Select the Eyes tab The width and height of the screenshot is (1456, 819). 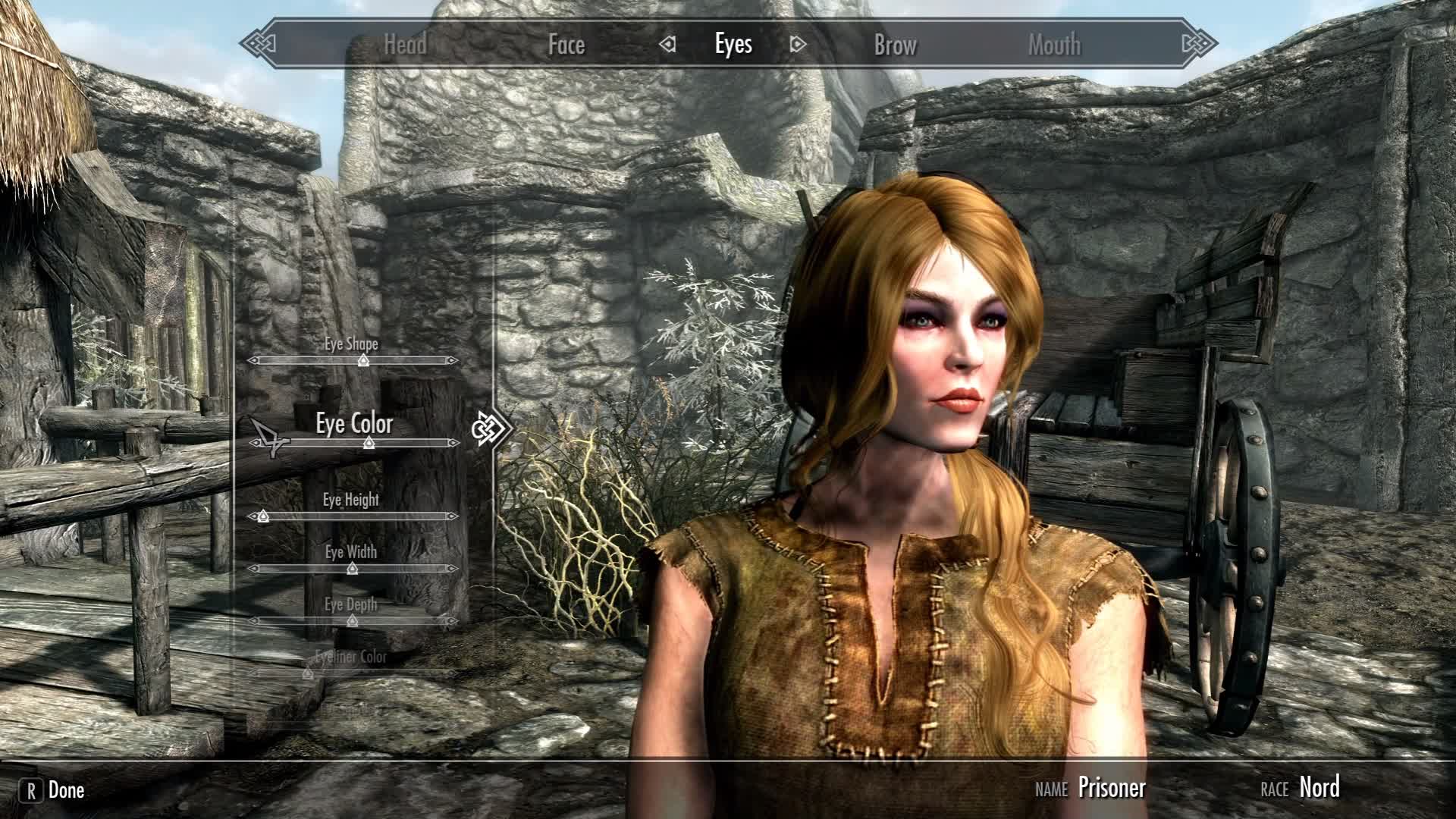pyautogui.click(x=733, y=45)
